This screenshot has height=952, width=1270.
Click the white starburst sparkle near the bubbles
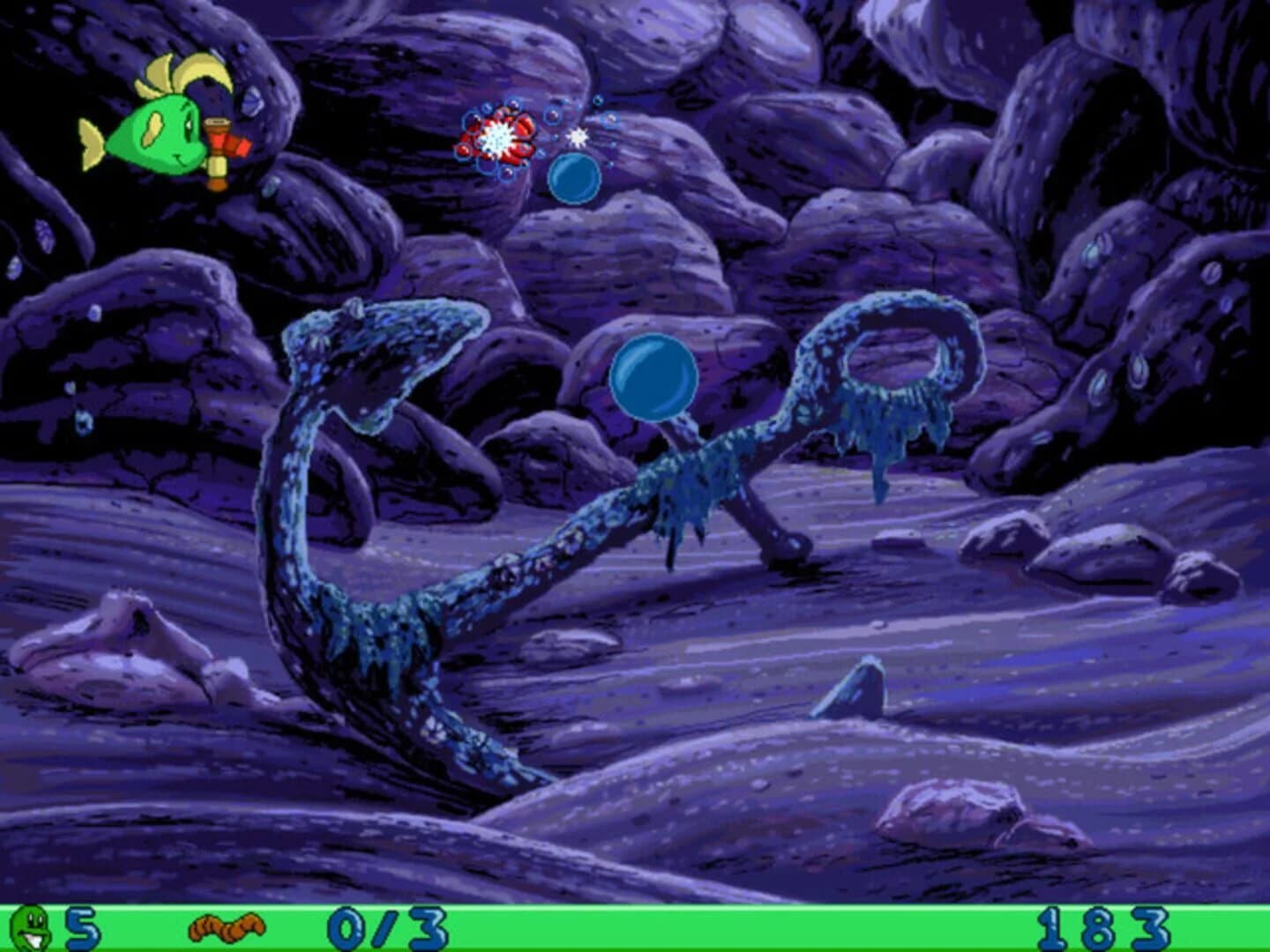pyautogui.click(x=578, y=138)
